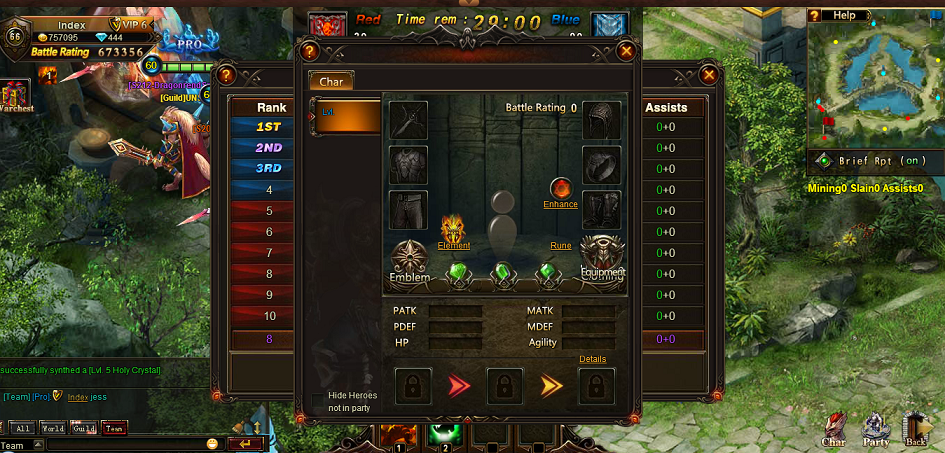Click the Enhance link
The width and height of the screenshot is (945, 453).
561,204
